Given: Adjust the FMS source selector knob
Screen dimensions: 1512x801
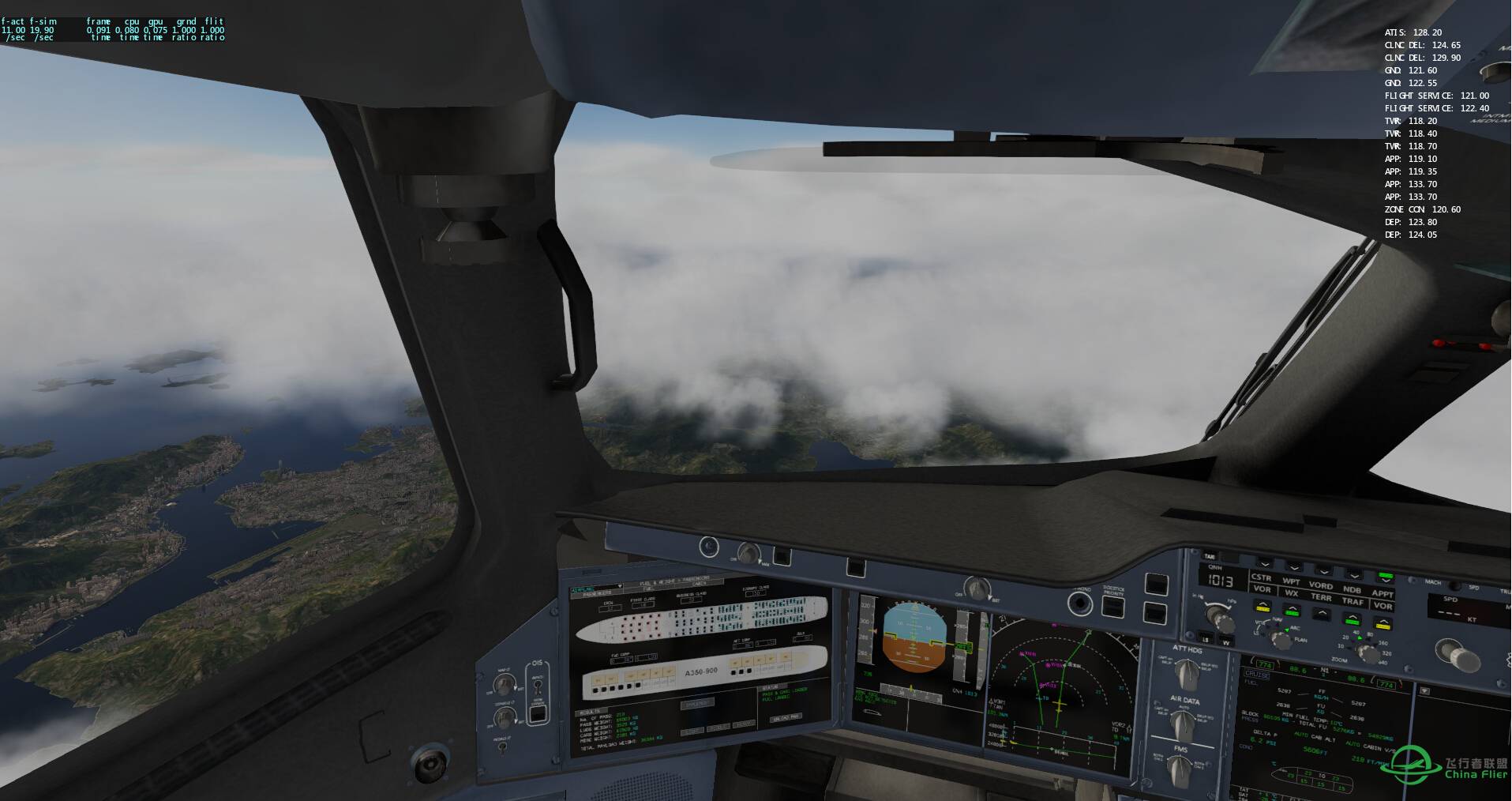Looking at the screenshot, I should (1179, 767).
